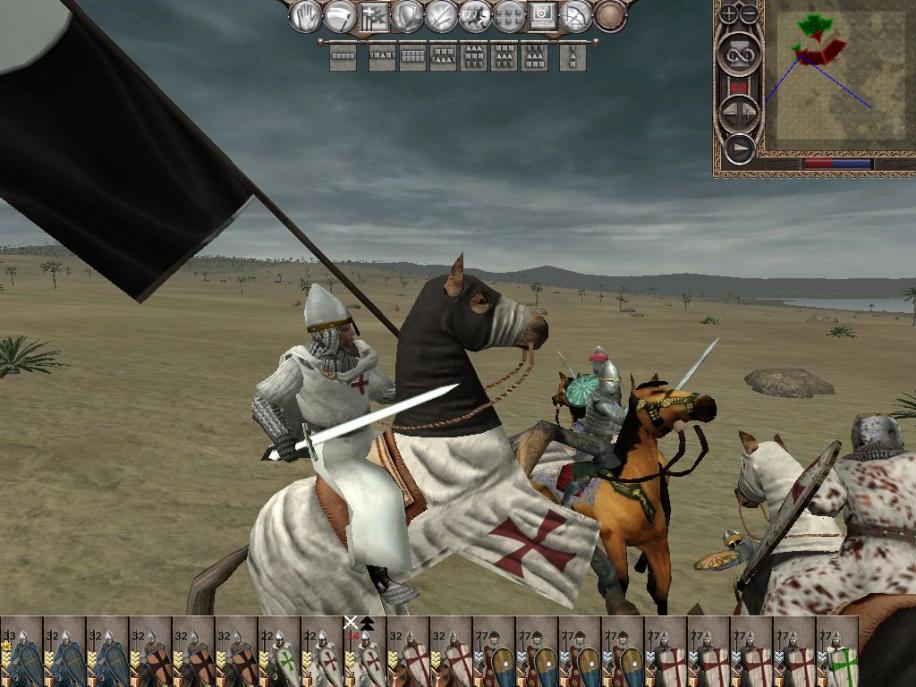Screen dimensions: 916x687
Task: Zoom in the minimap with plus button
Action: coord(728,14)
